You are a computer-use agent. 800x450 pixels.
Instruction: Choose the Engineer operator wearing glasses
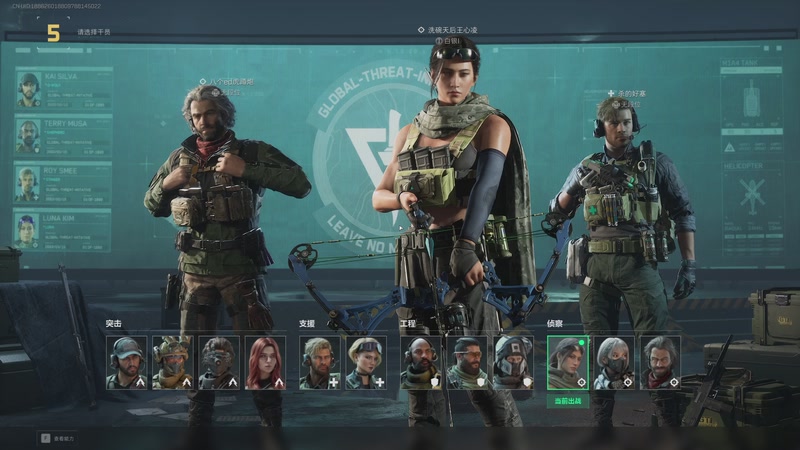(x=466, y=362)
